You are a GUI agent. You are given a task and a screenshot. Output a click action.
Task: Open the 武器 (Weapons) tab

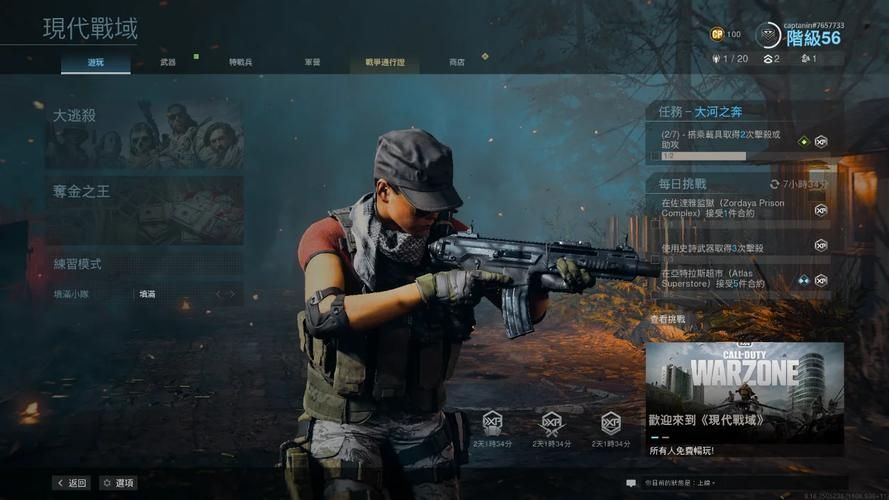168,63
